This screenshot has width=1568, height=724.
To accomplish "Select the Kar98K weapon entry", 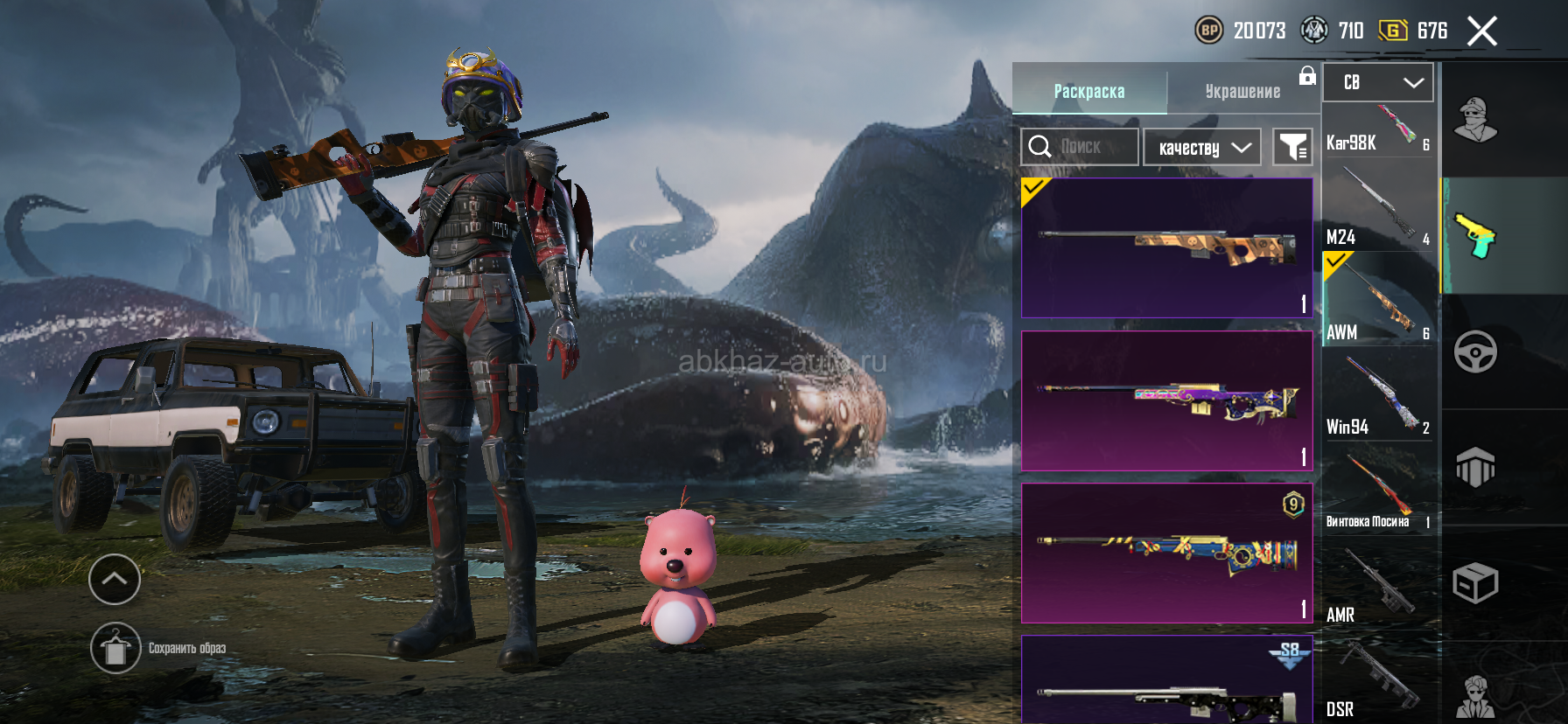I will pyautogui.click(x=1378, y=130).
